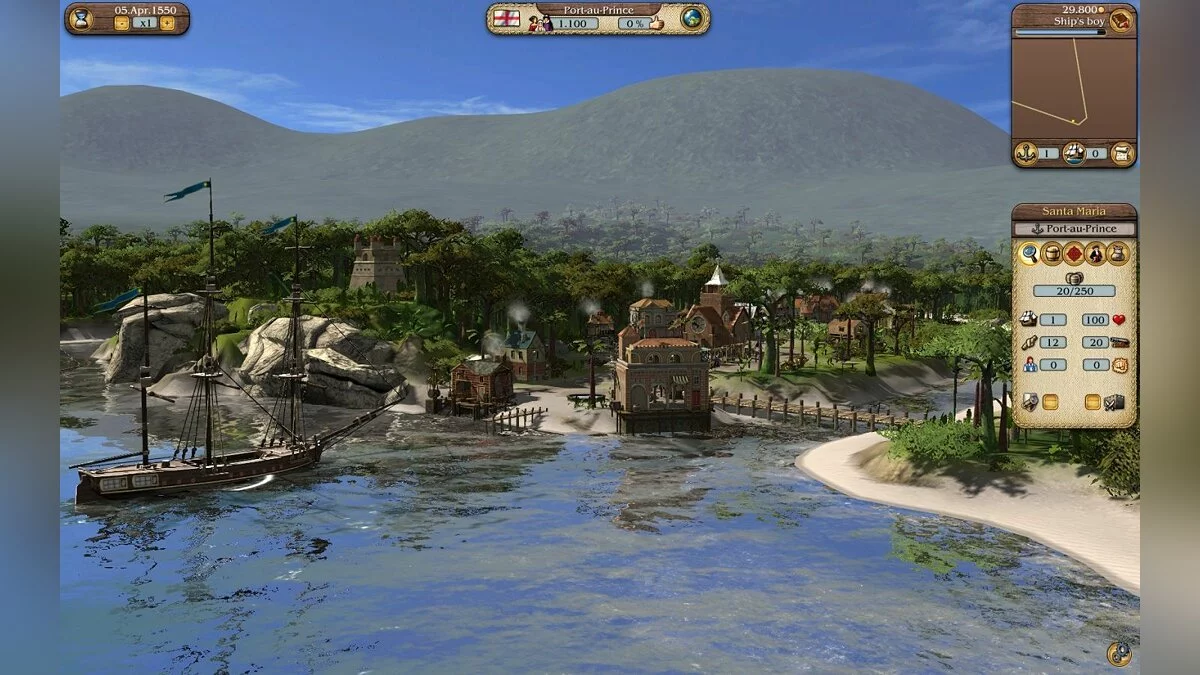Switch to the sack tab
The image size is (1200, 675).
coord(1118,253)
